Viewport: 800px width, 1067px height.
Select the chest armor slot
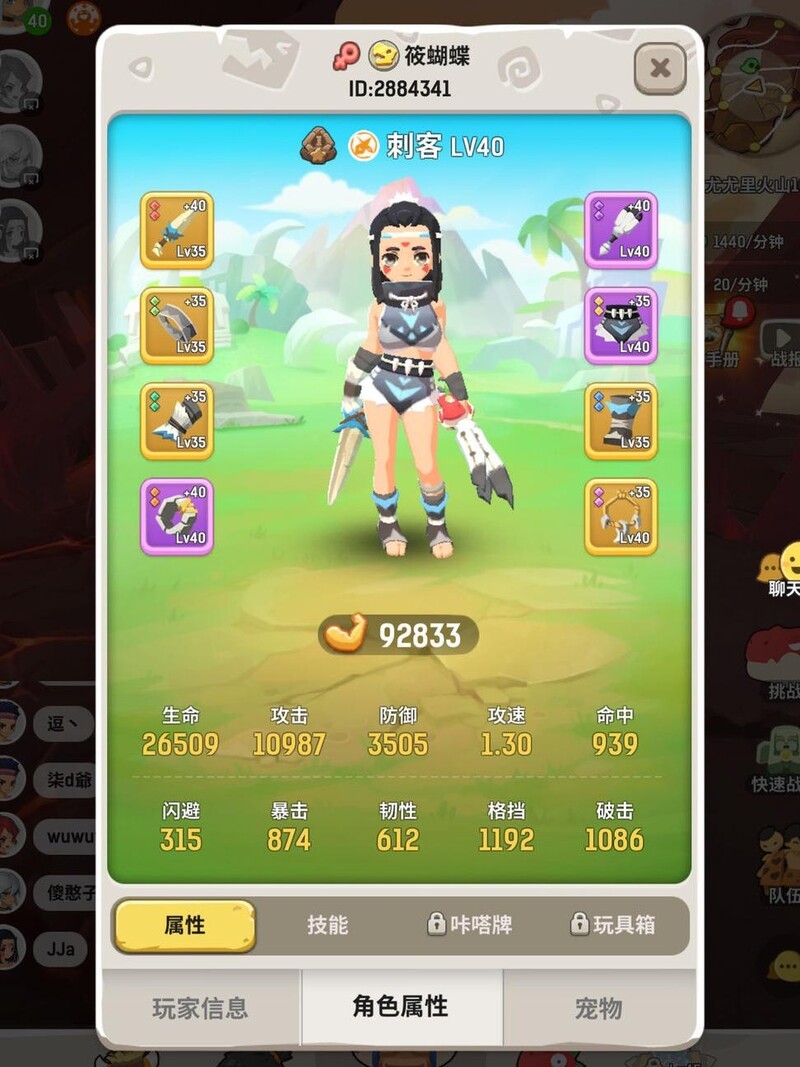click(x=621, y=326)
